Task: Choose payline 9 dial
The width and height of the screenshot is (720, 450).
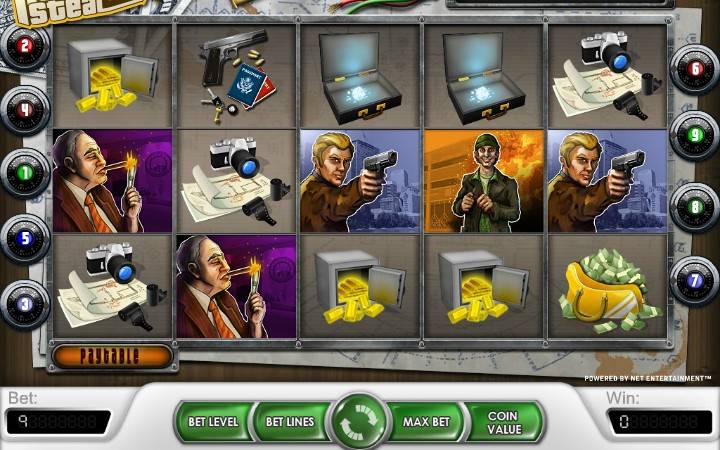Action: point(695,134)
